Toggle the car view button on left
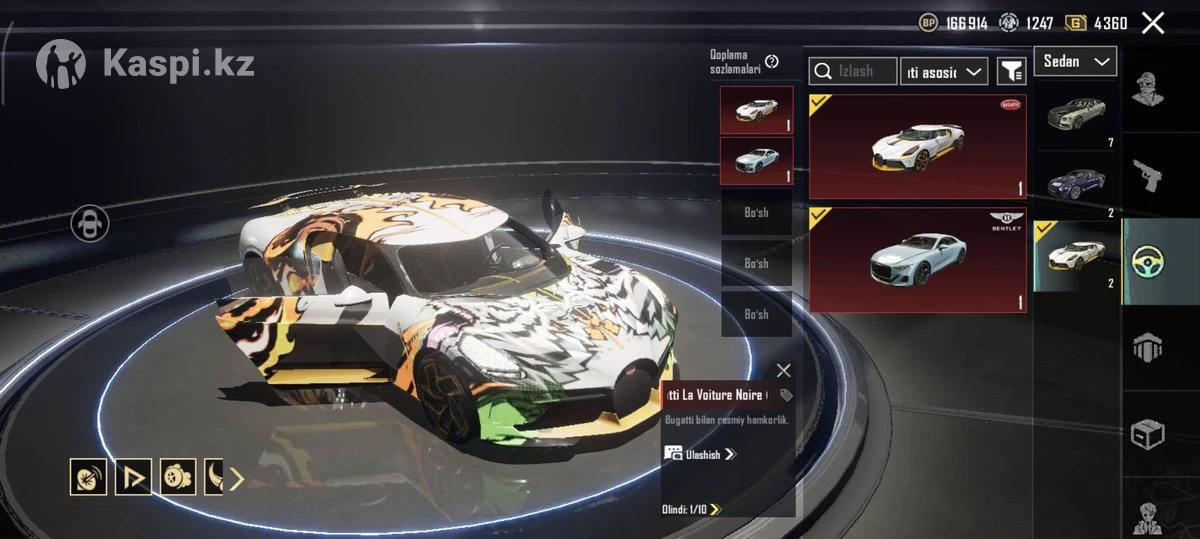 tap(91, 223)
